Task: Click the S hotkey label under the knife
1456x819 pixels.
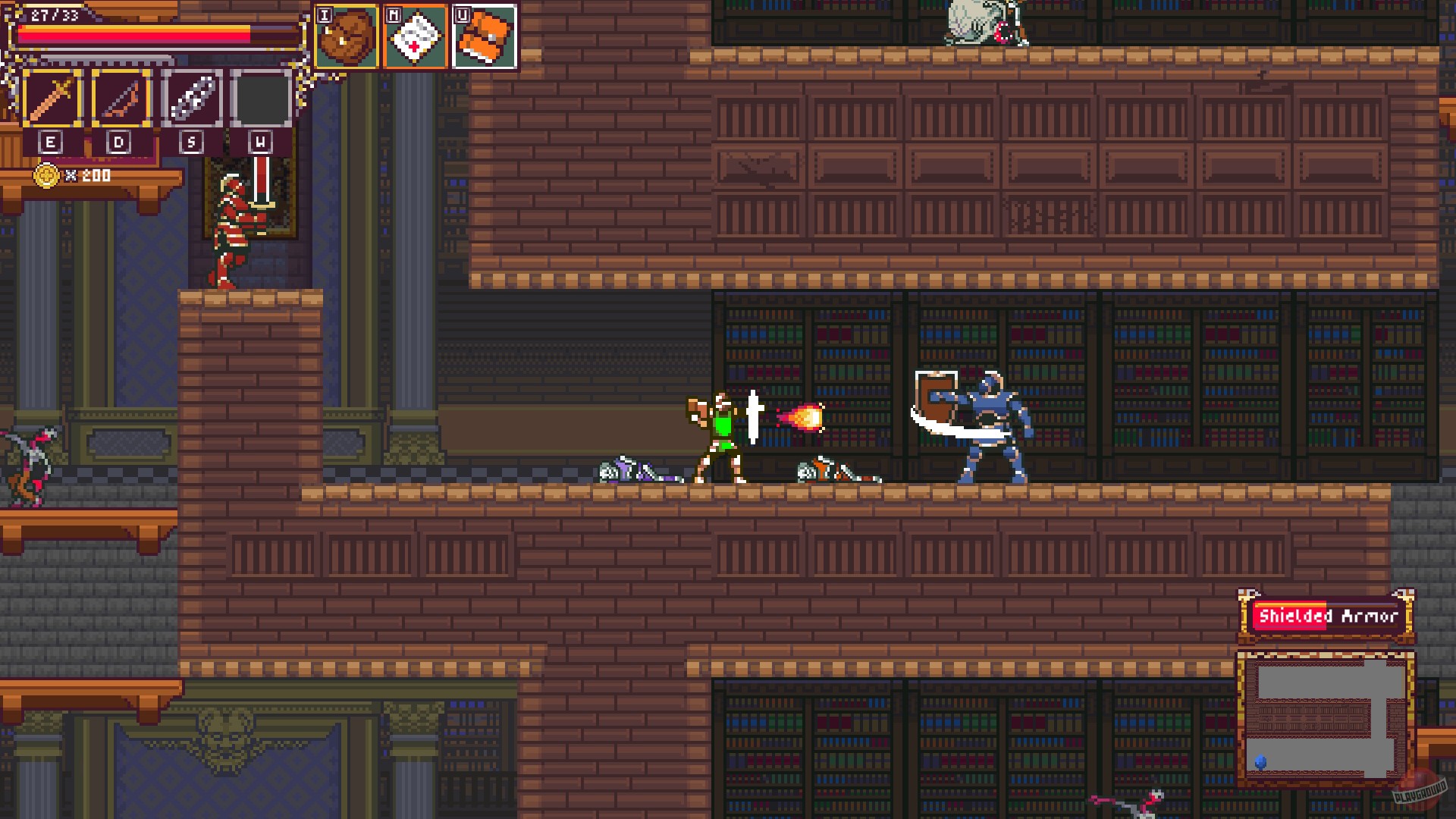Action: [x=190, y=141]
